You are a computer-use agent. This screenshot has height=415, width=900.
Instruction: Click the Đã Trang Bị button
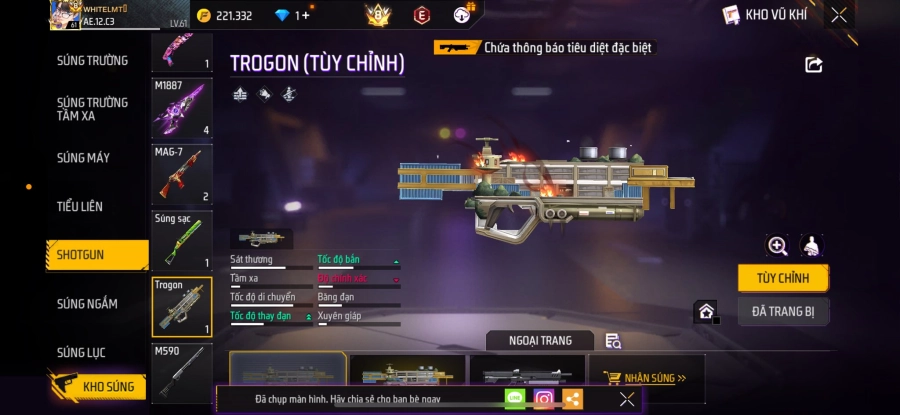(782, 312)
